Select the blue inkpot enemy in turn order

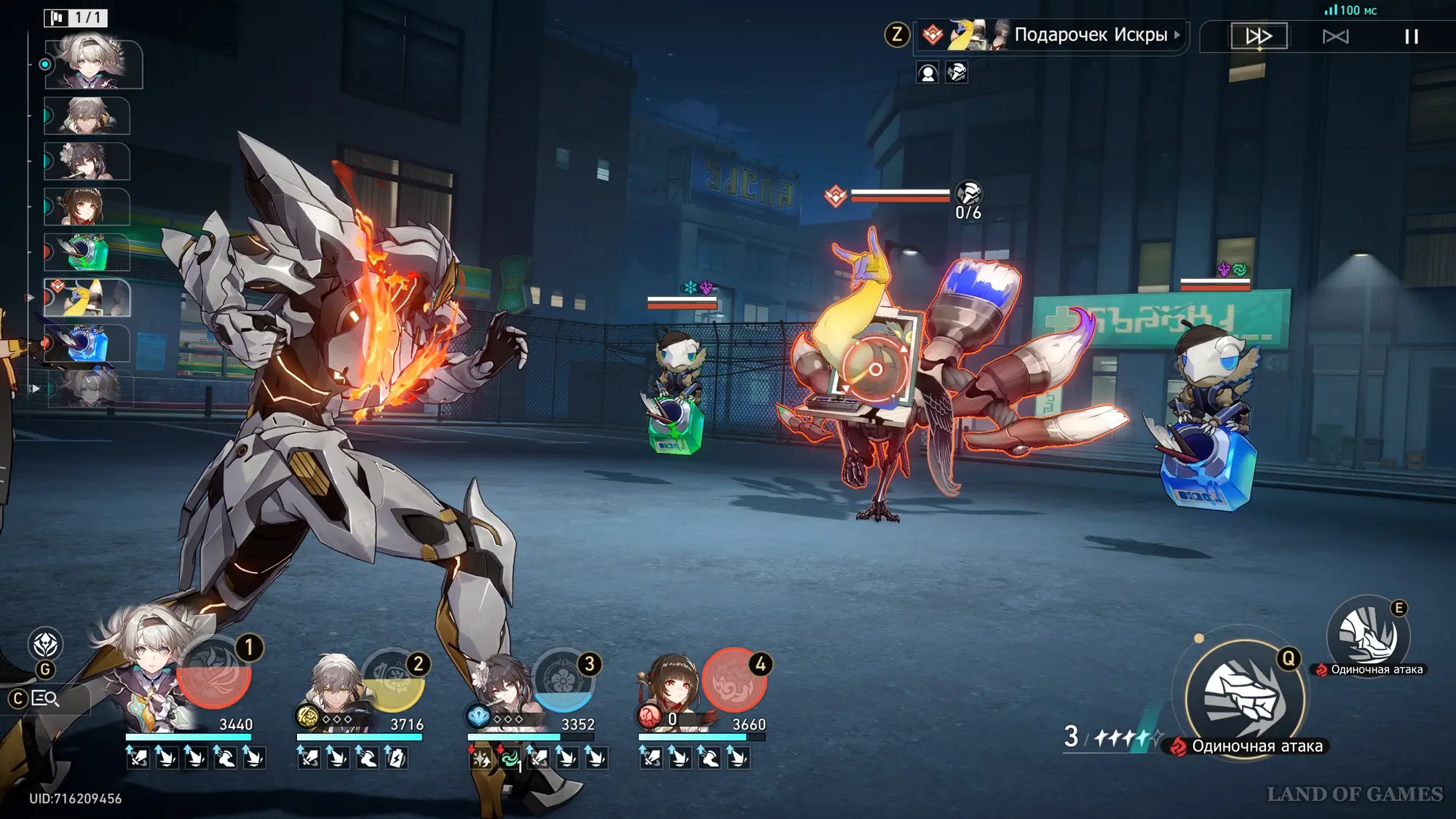click(87, 343)
